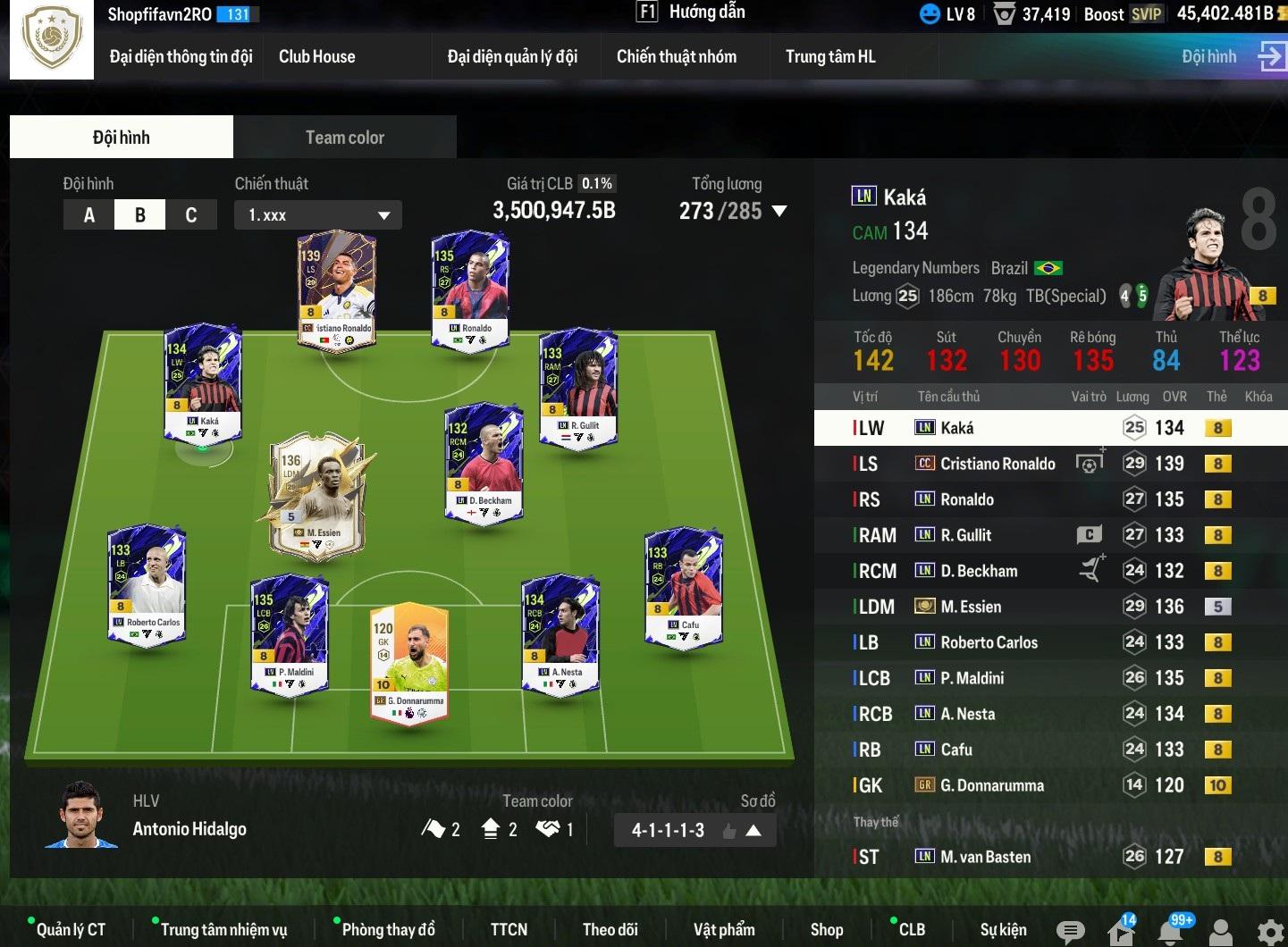
Task: Open the settings gear icon
Action: pyautogui.click(x=1270, y=932)
